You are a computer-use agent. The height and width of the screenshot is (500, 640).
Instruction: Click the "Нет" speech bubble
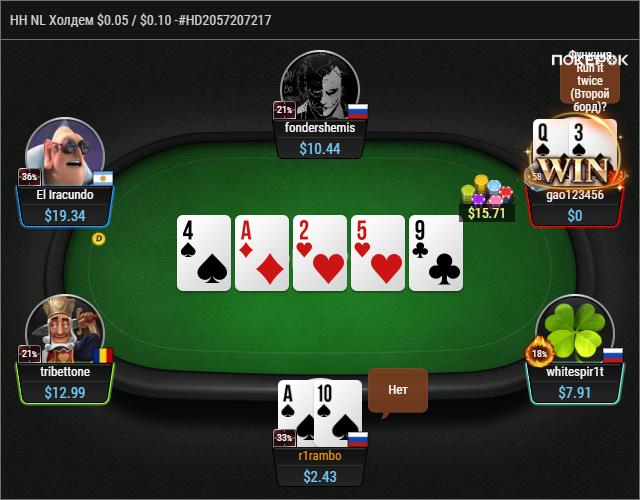pyautogui.click(x=398, y=390)
